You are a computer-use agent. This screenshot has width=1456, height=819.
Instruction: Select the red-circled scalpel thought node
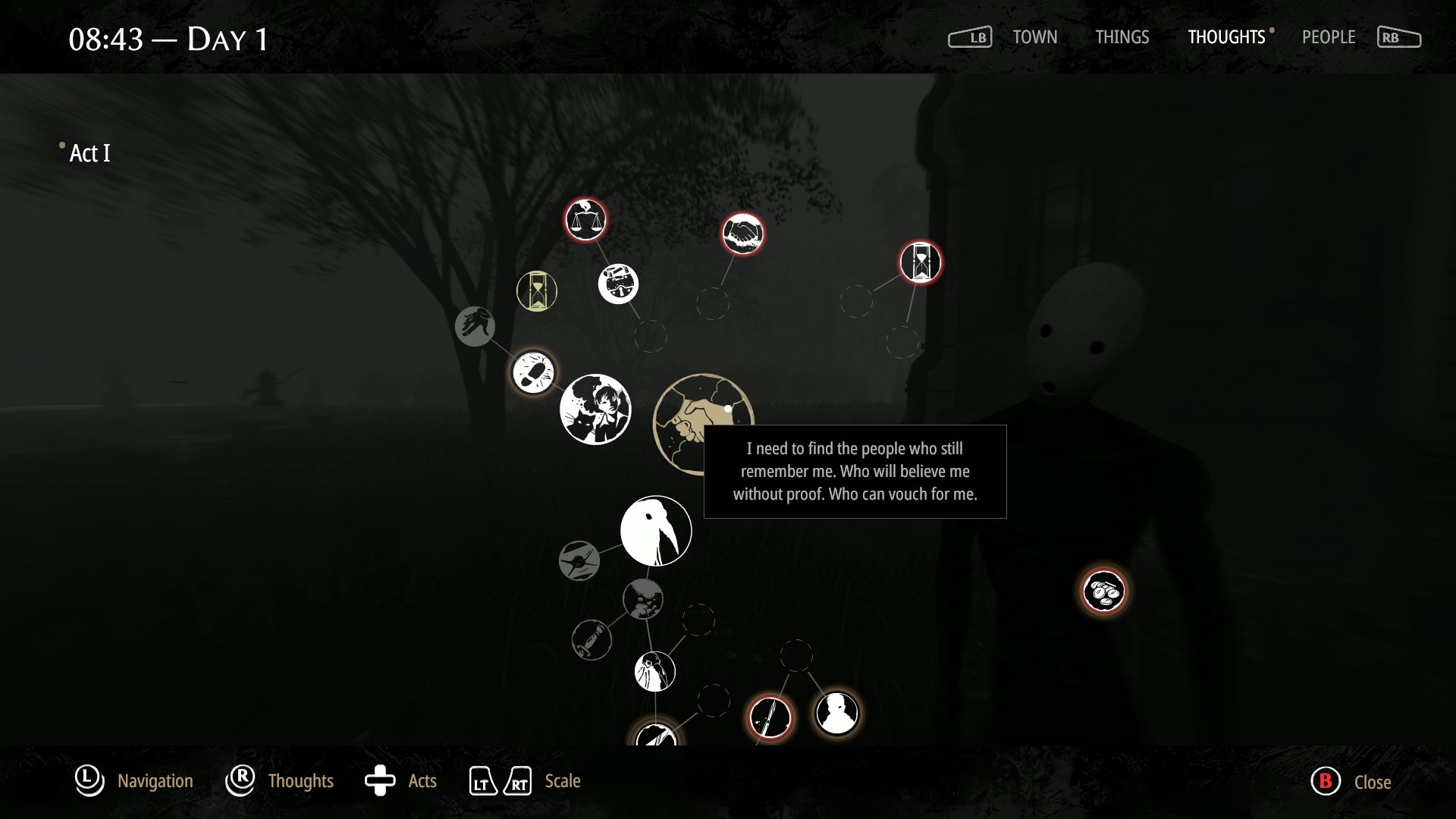point(771,716)
